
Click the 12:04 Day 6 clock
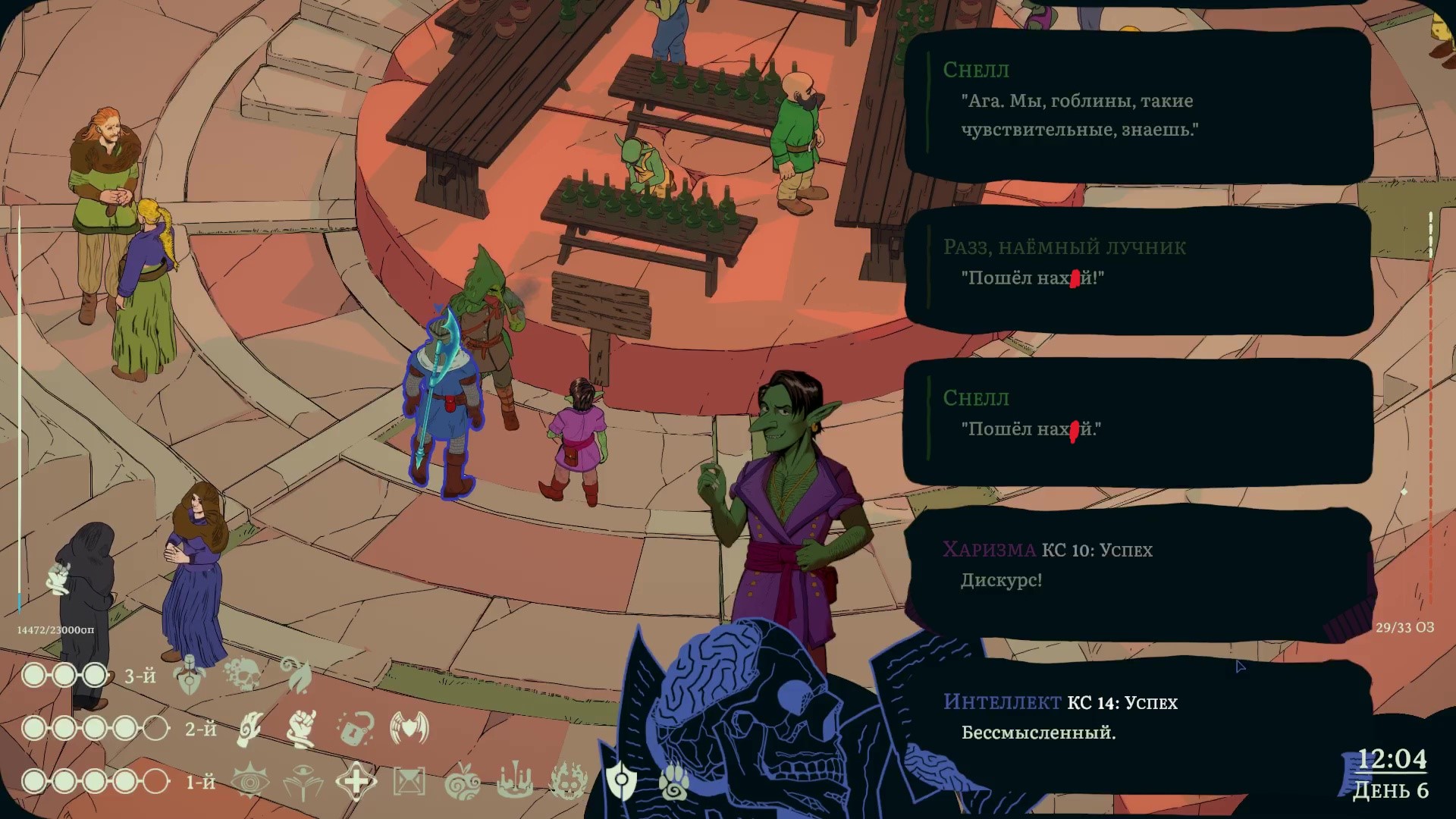(x=1390, y=773)
